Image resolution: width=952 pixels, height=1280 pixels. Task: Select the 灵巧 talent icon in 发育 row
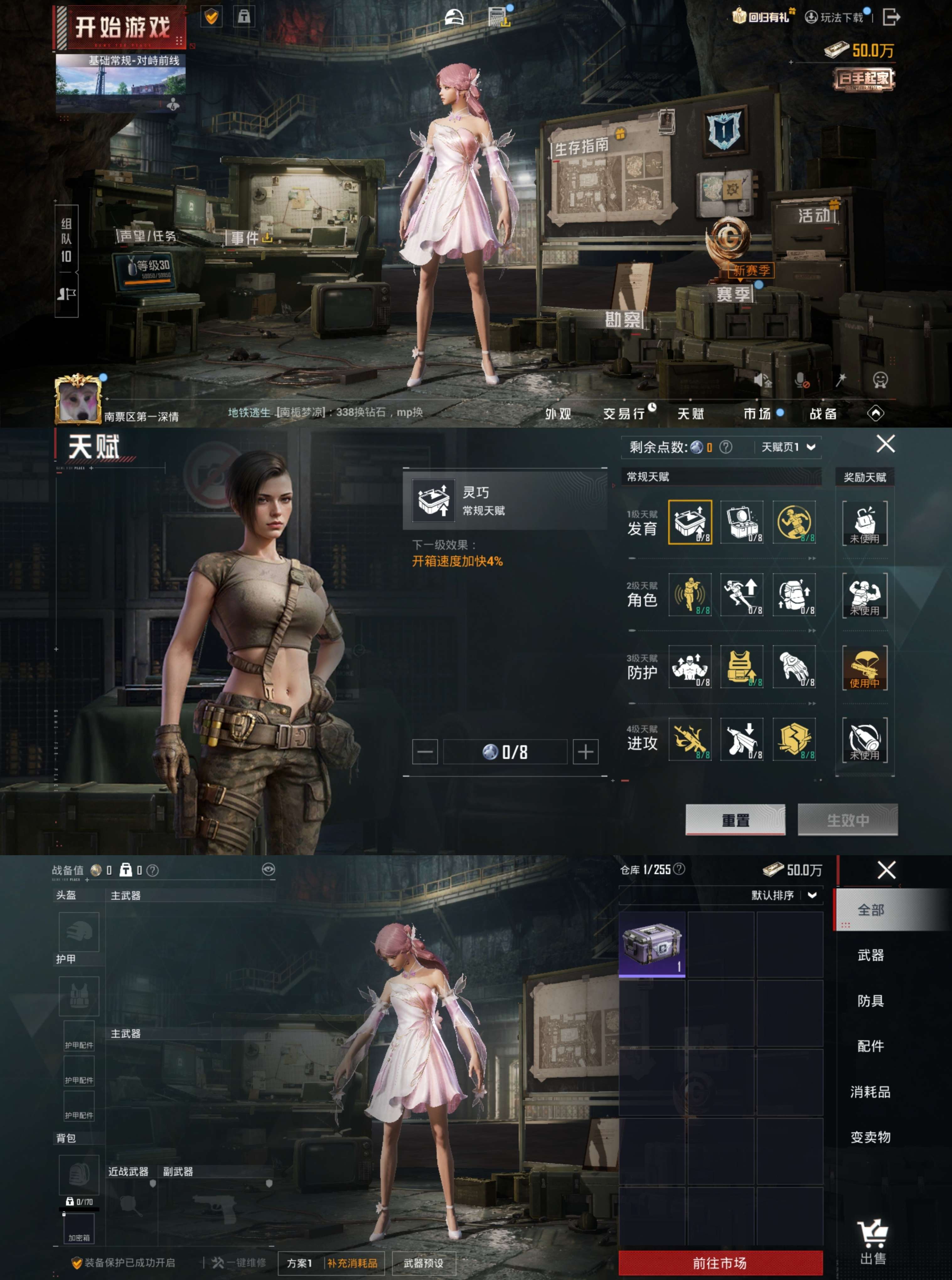coord(690,522)
